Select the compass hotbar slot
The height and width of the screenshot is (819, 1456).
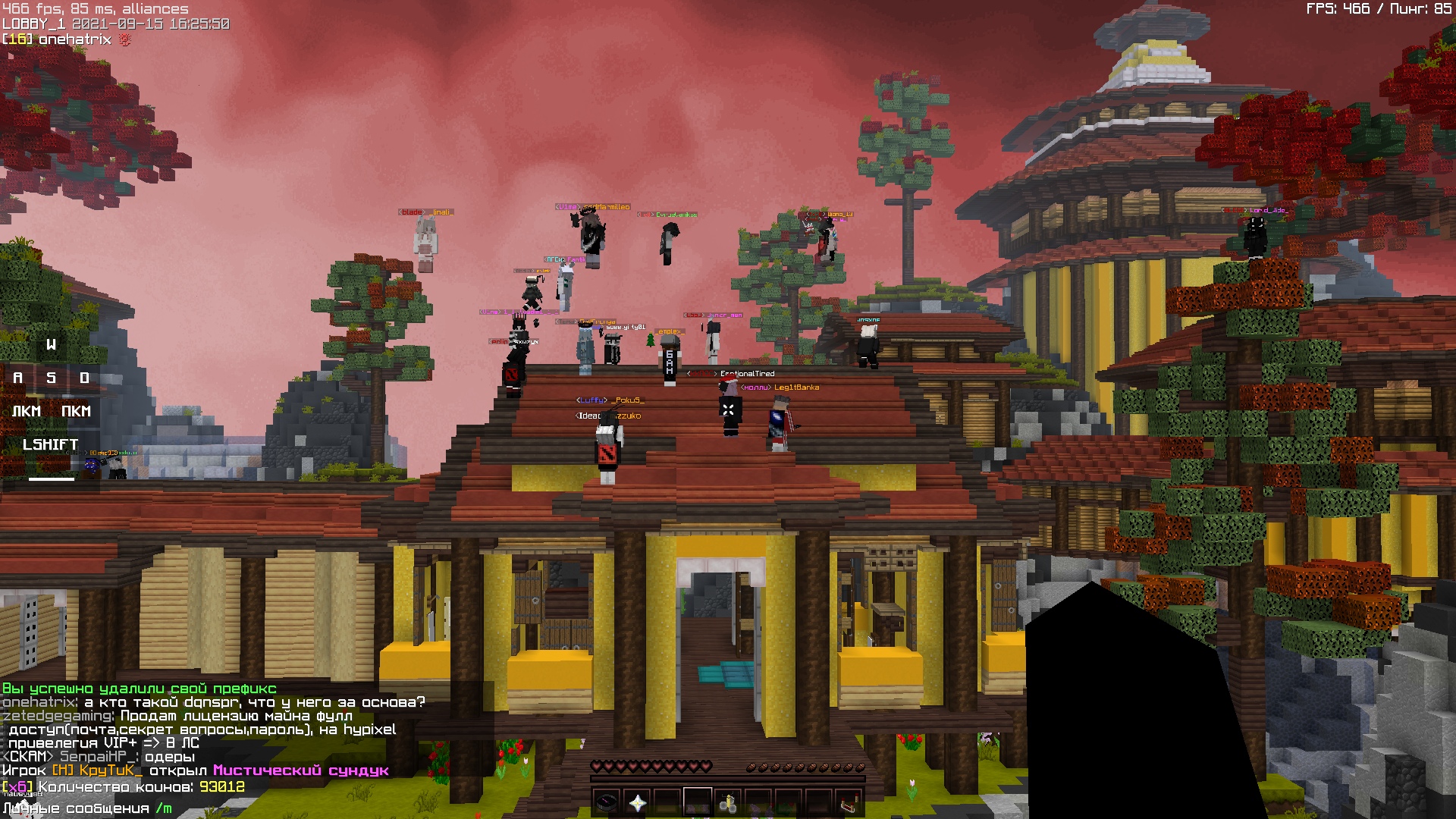coord(607,802)
